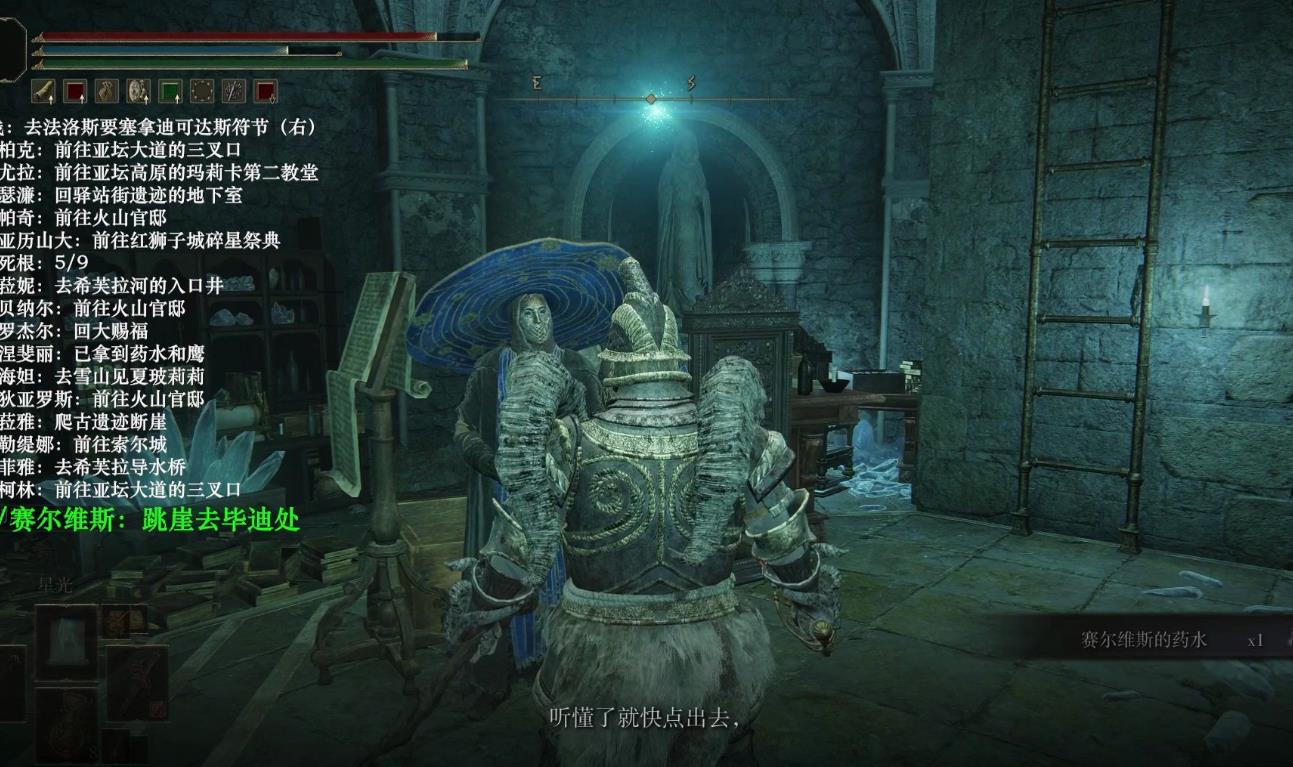Image resolution: width=1293 pixels, height=767 pixels.
Task: Select the Starlight spell quick slot
Action: [x=67, y=640]
